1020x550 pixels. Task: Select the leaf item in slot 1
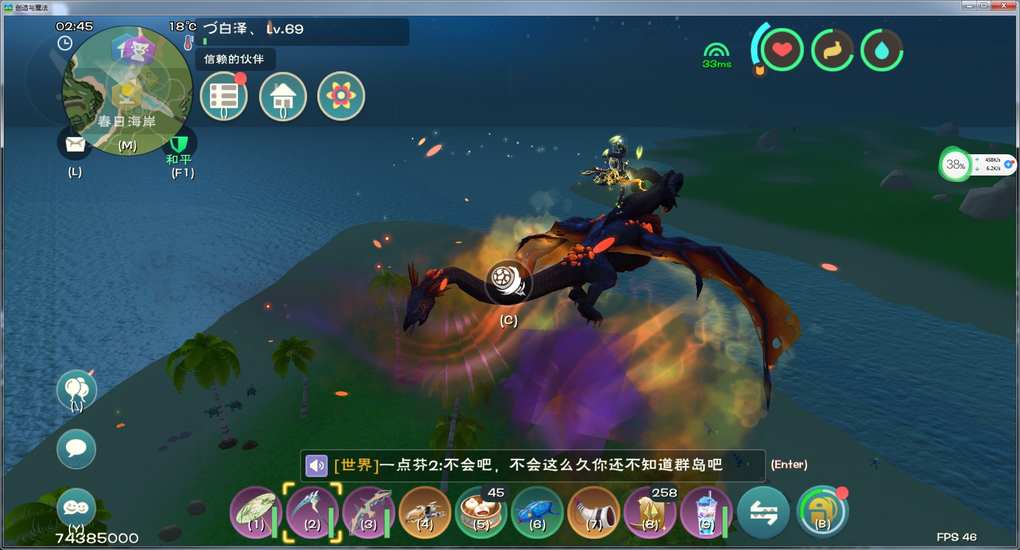(254, 511)
